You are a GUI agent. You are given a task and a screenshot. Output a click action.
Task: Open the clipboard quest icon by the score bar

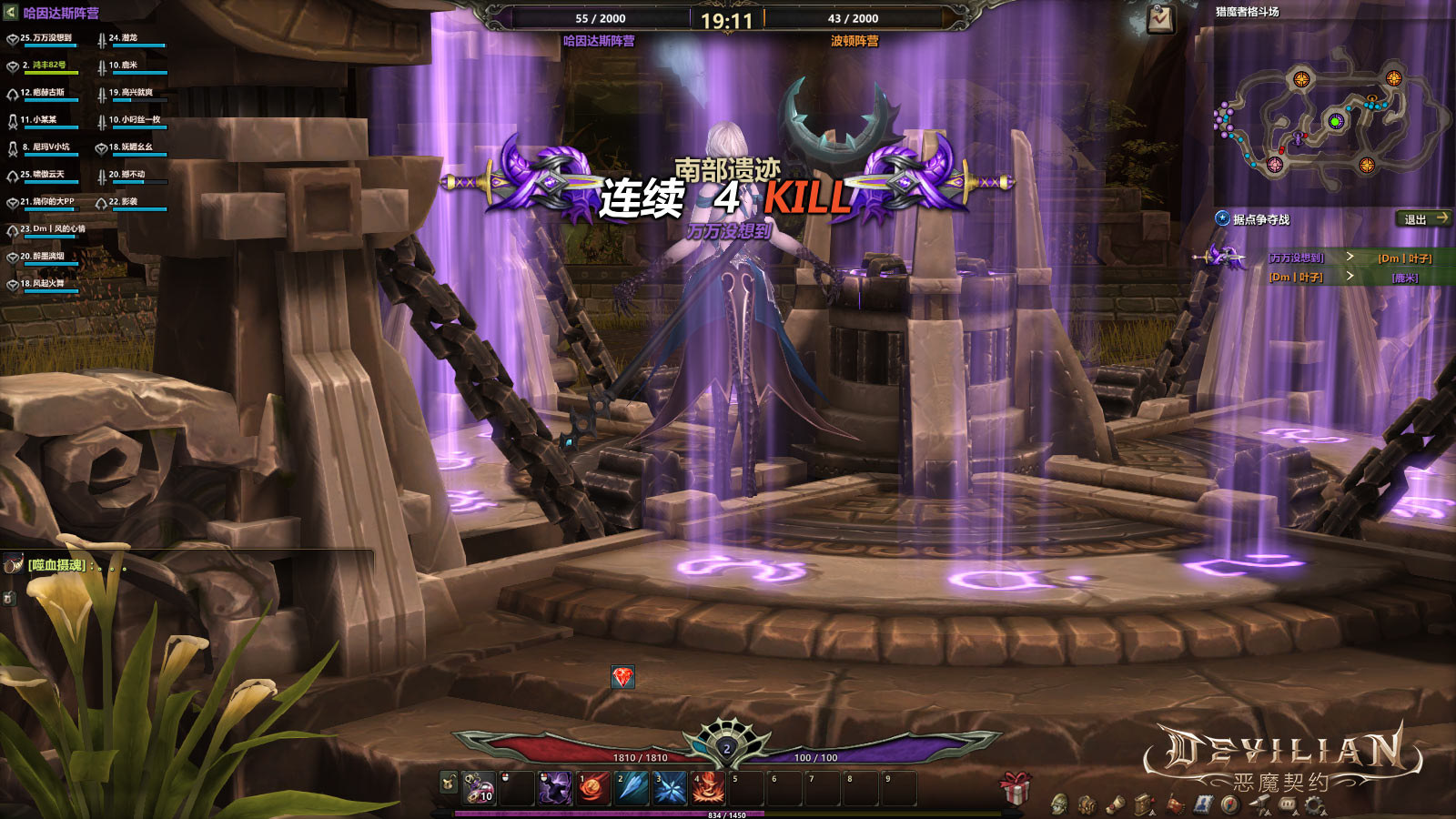tap(1160, 18)
